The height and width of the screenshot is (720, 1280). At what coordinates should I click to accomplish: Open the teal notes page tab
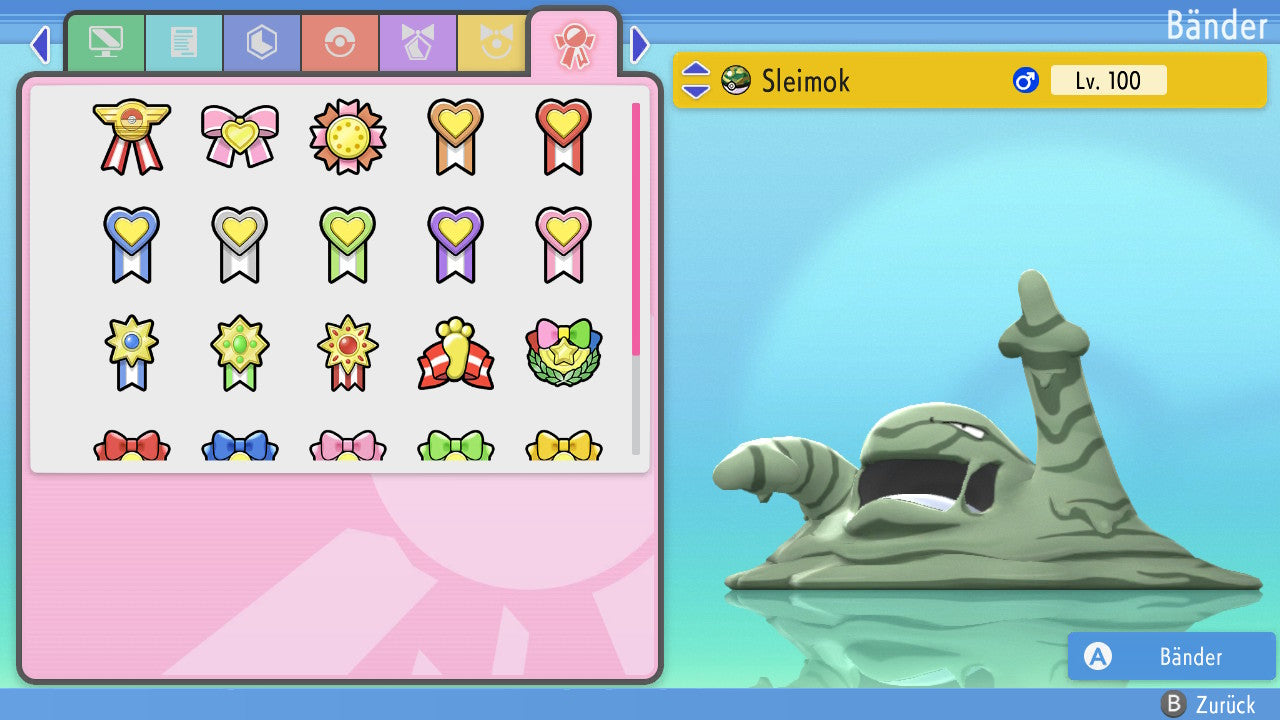coord(184,43)
